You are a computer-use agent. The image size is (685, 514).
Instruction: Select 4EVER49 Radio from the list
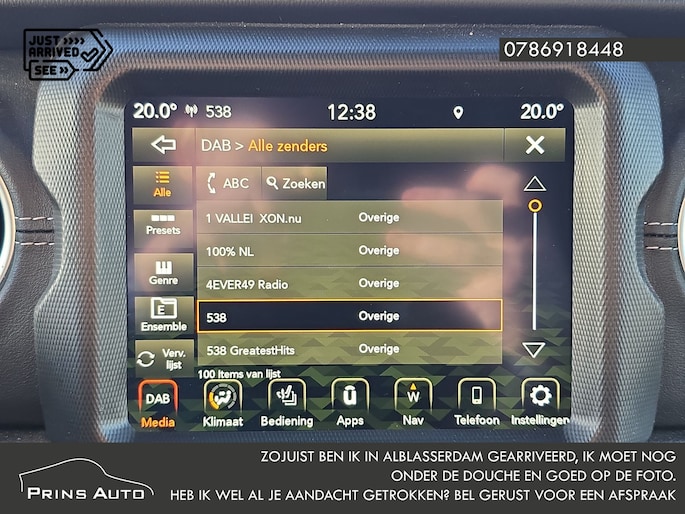348,284
